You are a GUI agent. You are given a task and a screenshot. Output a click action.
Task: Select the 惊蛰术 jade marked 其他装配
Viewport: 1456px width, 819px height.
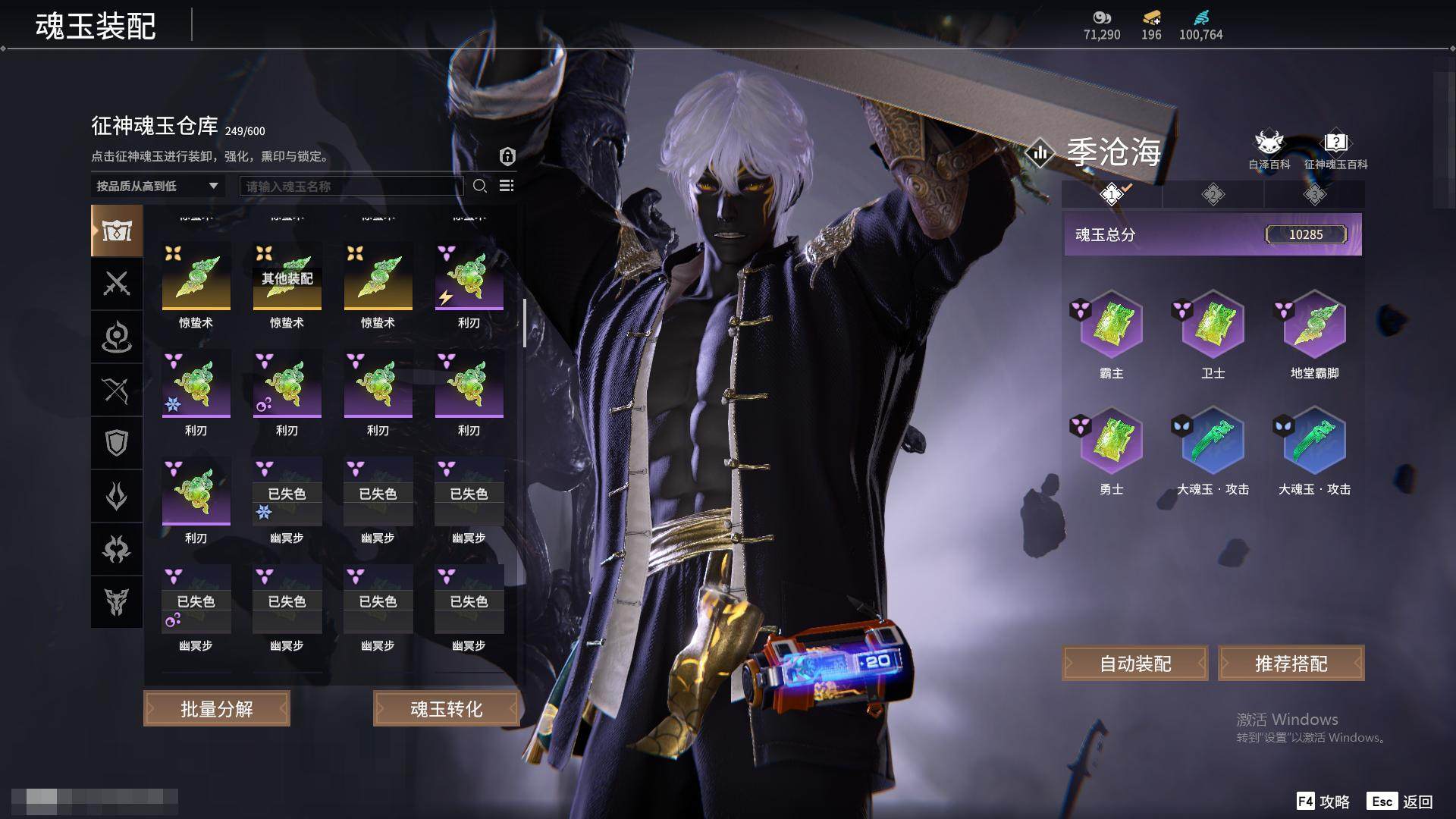point(287,277)
